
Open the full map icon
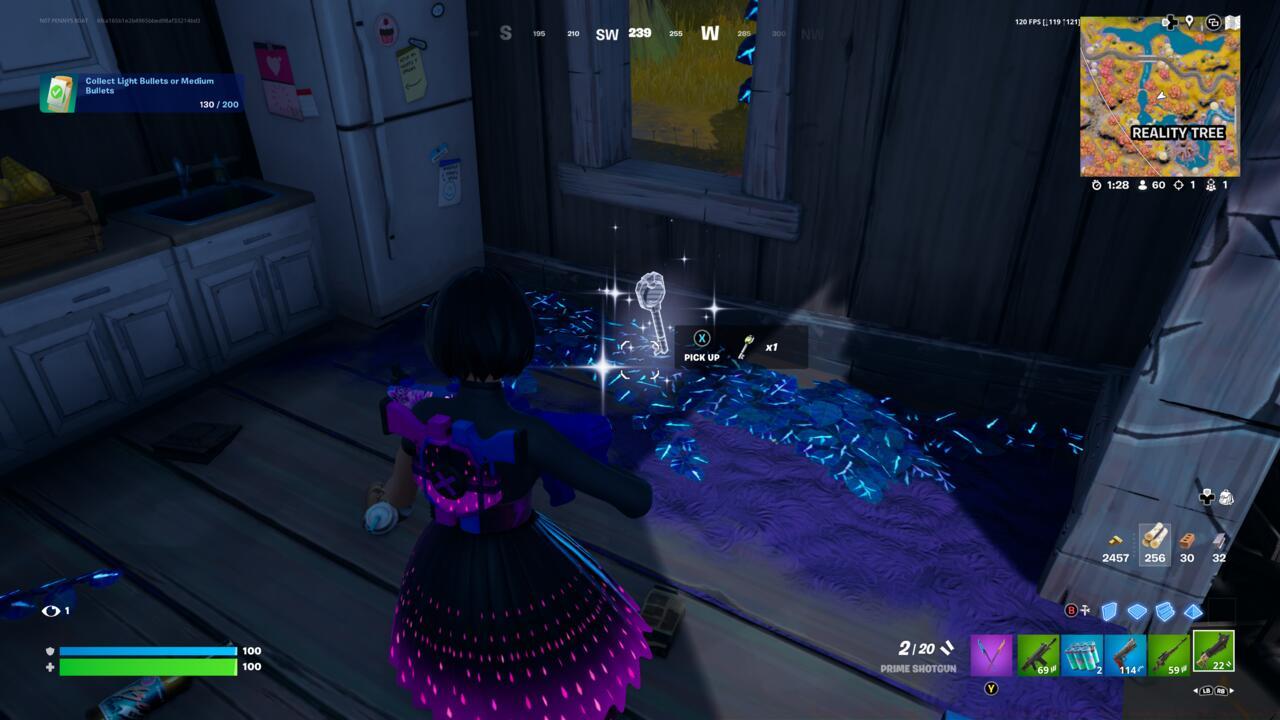click(1232, 21)
